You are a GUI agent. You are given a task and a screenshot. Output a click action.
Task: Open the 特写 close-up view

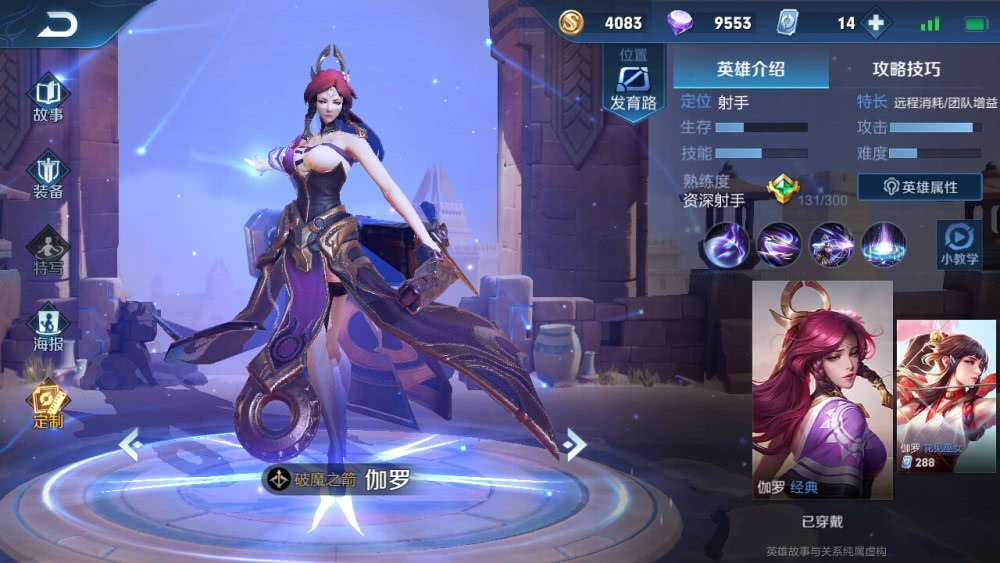pos(48,251)
